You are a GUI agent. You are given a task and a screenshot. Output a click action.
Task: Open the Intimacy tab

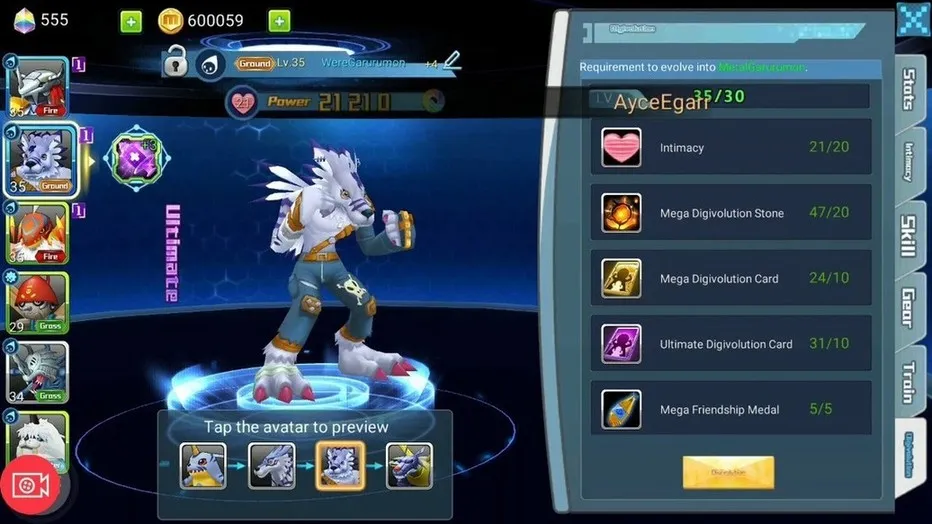pos(909,162)
